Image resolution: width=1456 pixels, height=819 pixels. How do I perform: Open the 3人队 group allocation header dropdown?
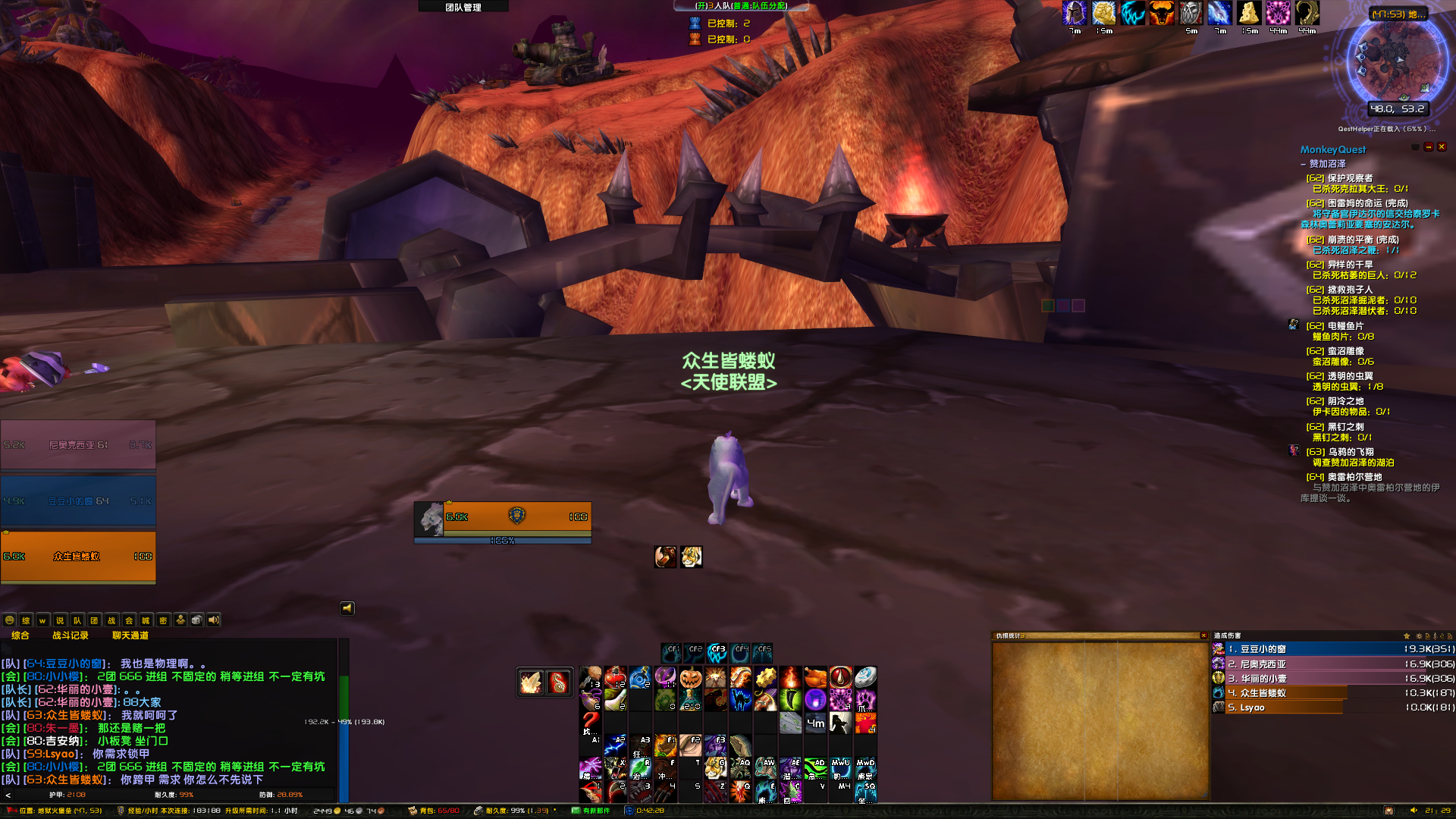(x=739, y=5)
